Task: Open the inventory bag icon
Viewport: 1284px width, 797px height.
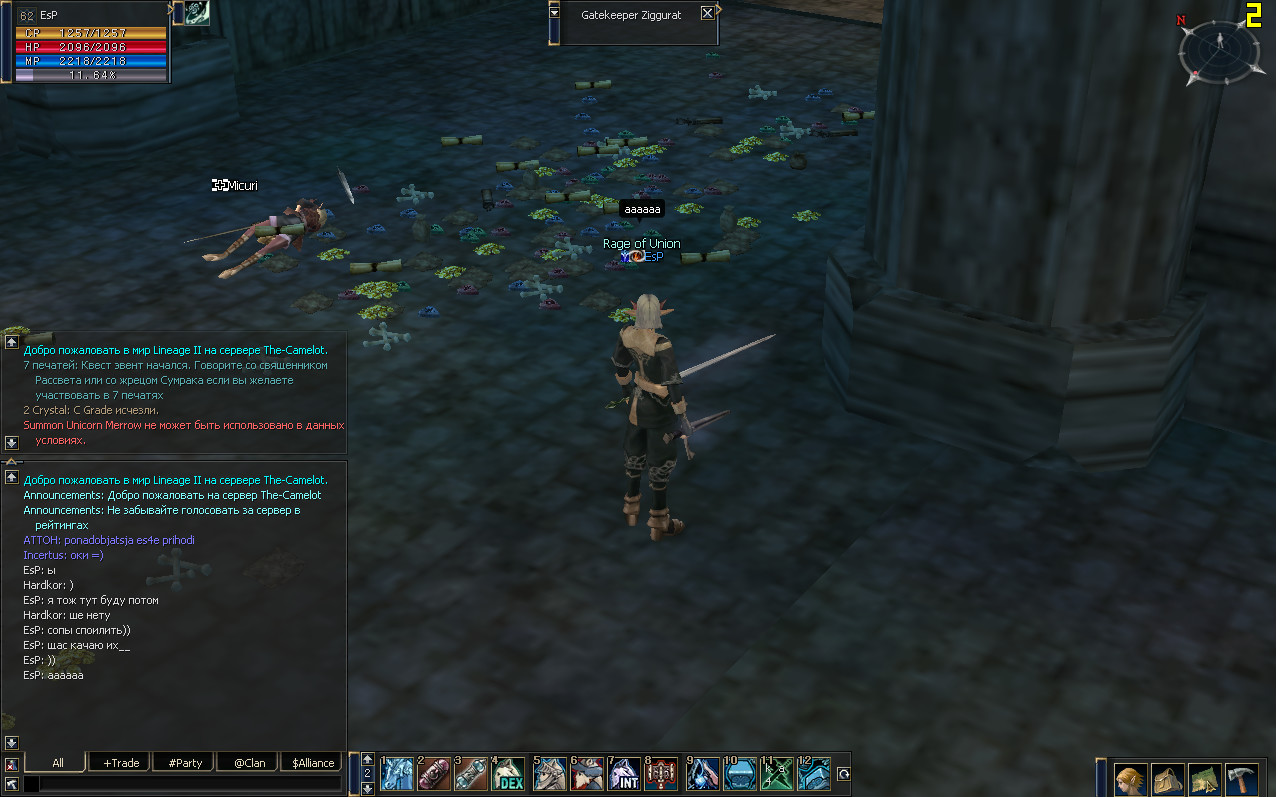Action: [x=1168, y=779]
